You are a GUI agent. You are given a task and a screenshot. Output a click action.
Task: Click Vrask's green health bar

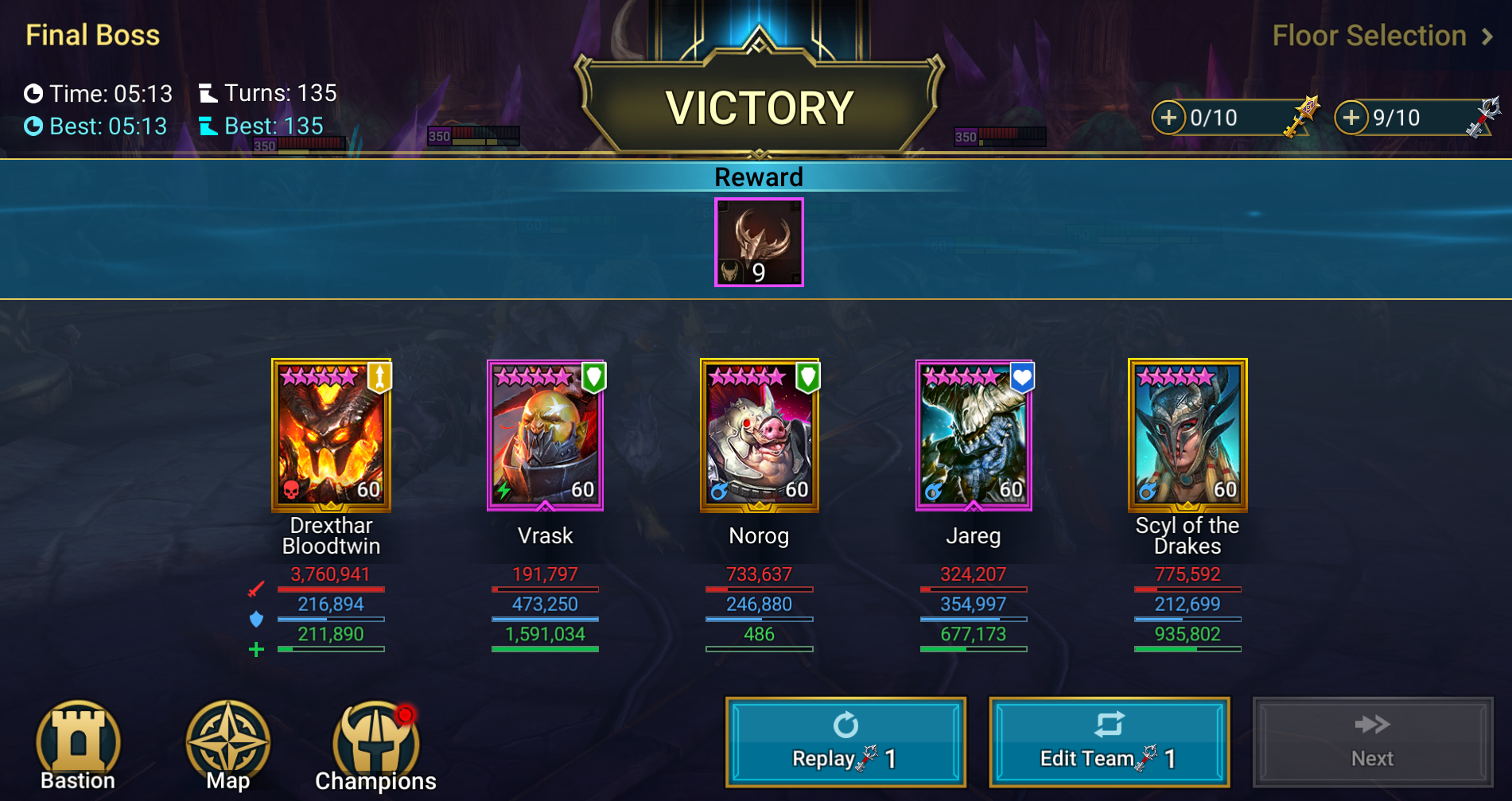coord(546,650)
